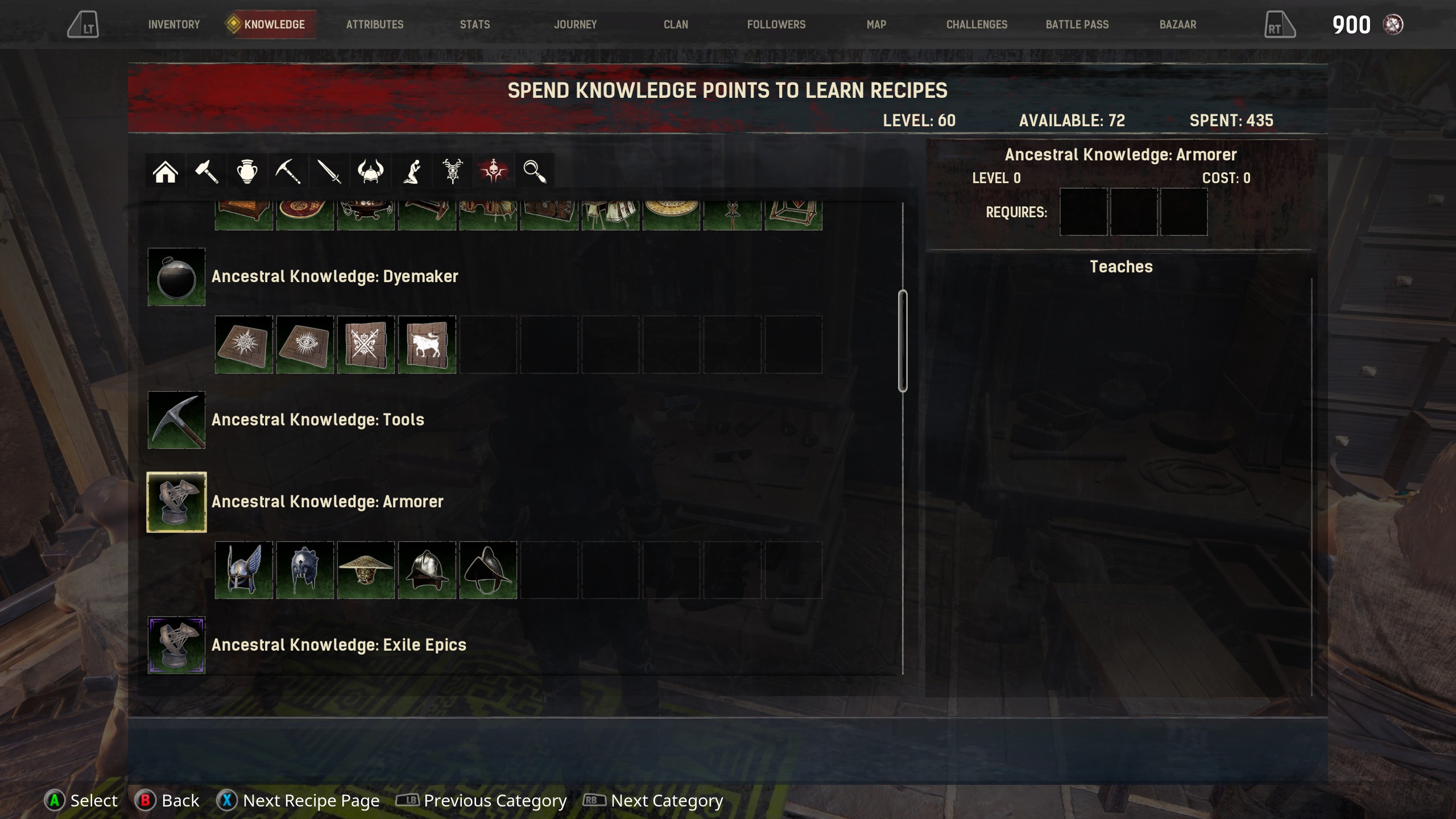Open the Battle Pass tab
The height and width of the screenshot is (819, 1456).
point(1076,24)
